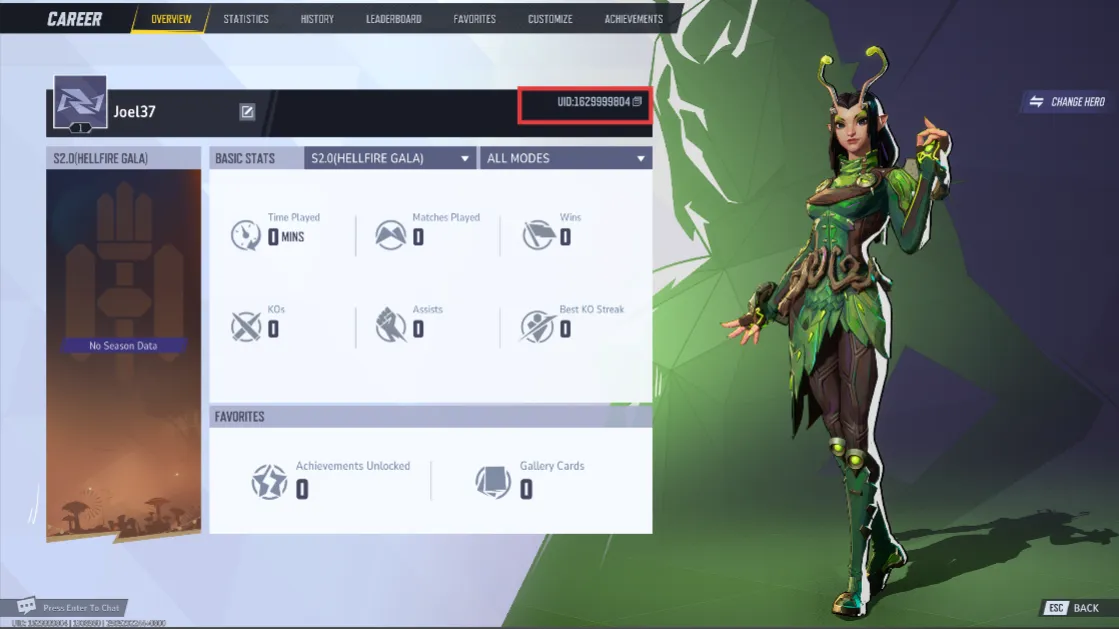Expand the All Modes dropdown

click(x=566, y=158)
